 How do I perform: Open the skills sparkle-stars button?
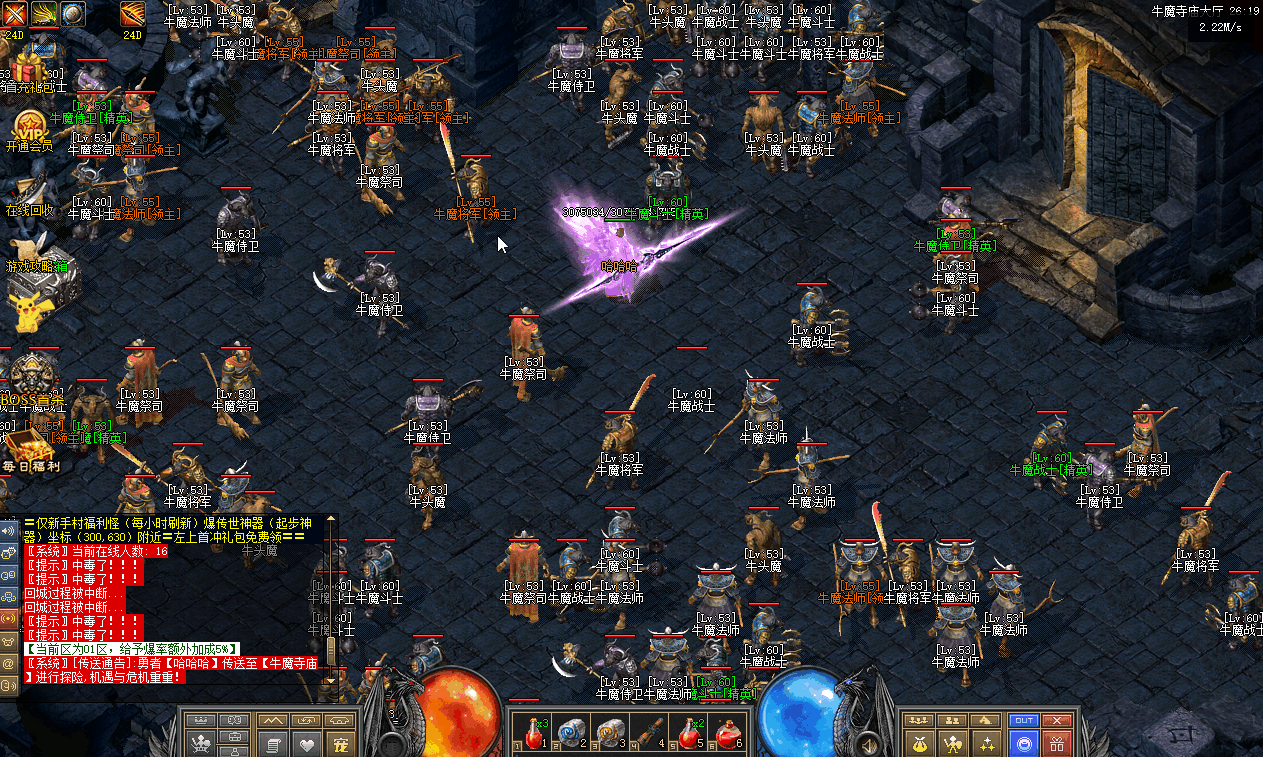point(988,744)
